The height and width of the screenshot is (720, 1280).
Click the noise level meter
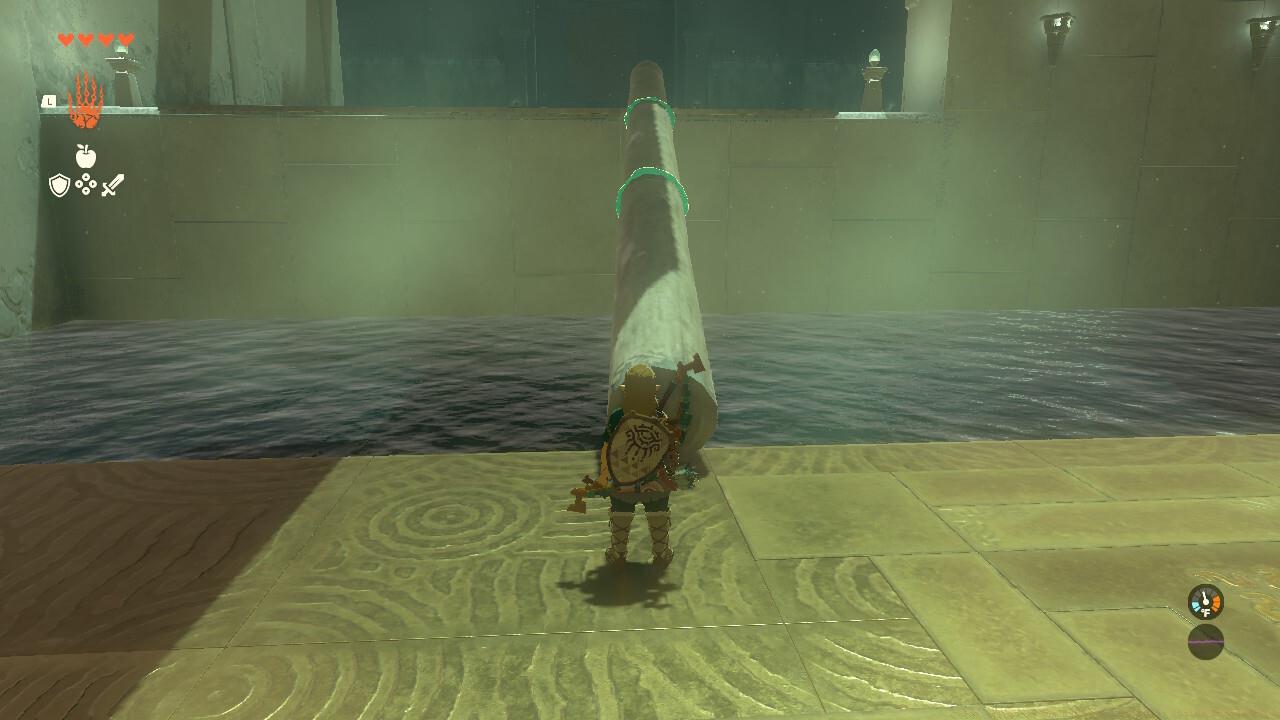1204,640
